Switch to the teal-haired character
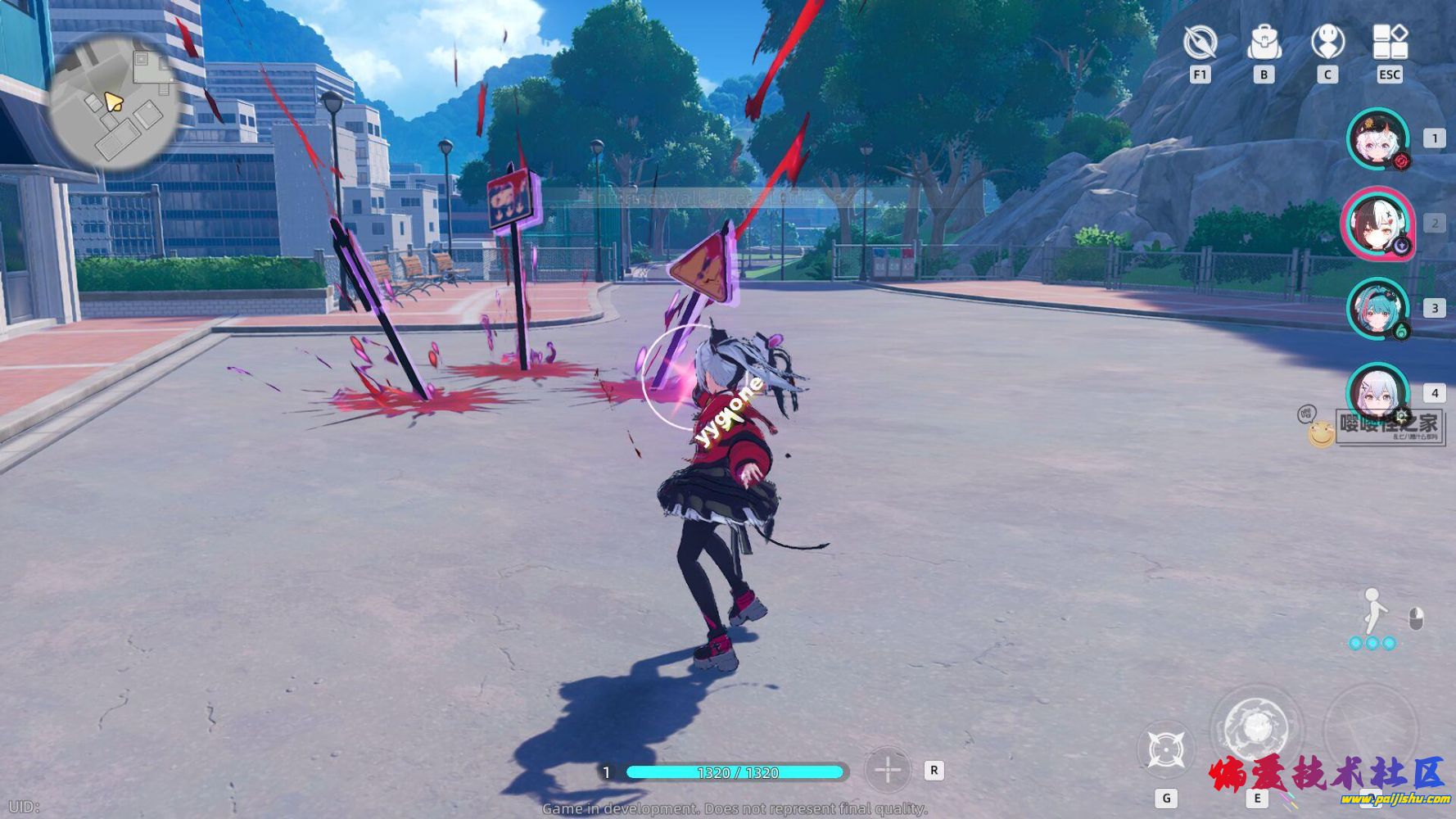 point(1378,309)
